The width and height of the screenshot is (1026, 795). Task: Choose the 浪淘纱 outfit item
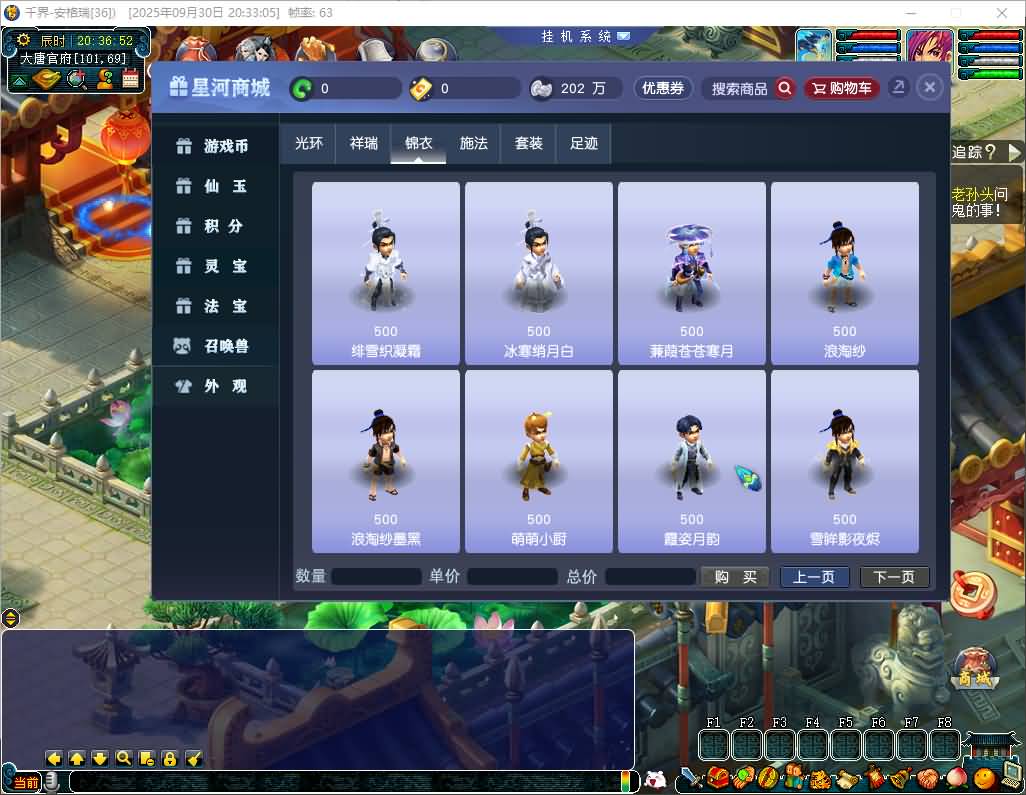(x=845, y=272)
